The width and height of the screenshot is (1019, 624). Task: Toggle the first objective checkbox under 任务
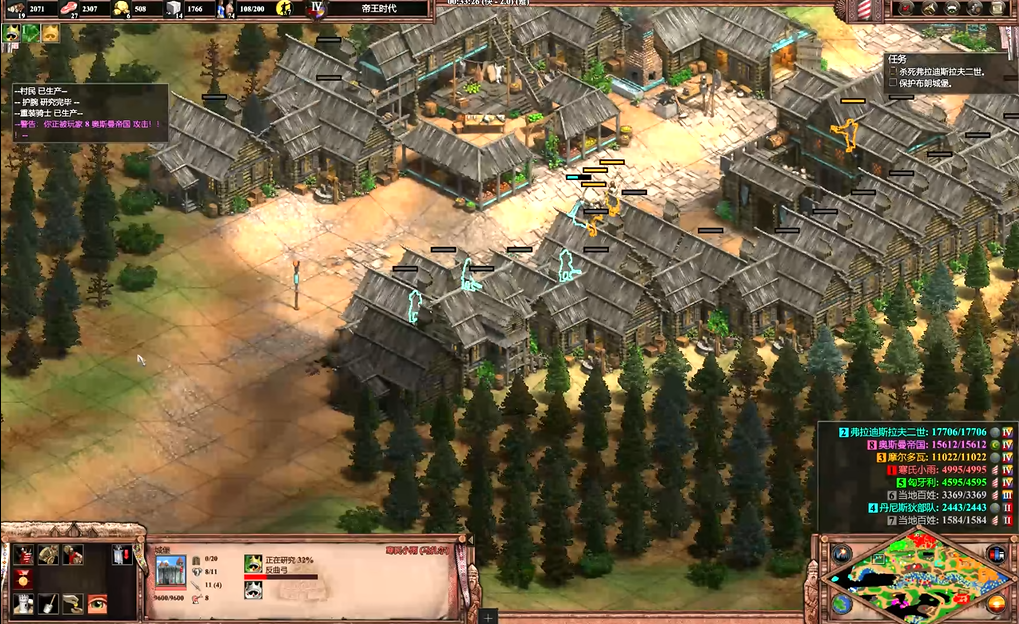[x=893, y=71]
